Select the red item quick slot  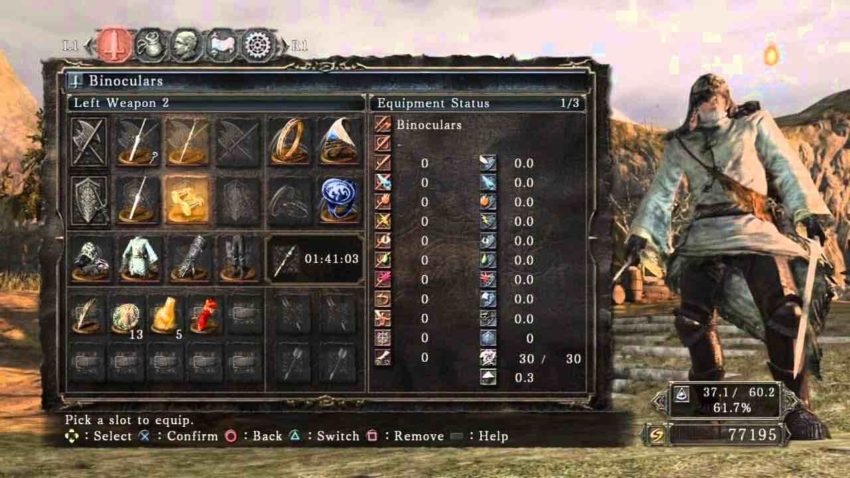pos(205,314)
